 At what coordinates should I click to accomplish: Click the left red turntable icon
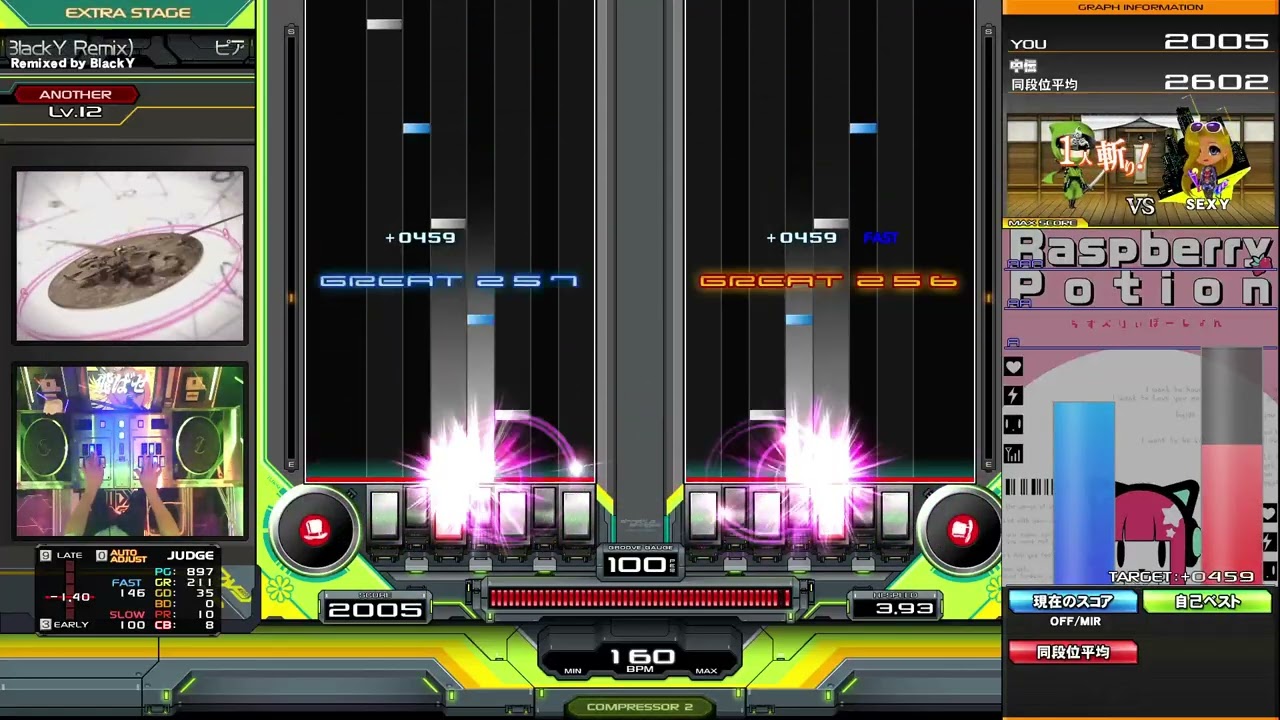click(315, 531)
